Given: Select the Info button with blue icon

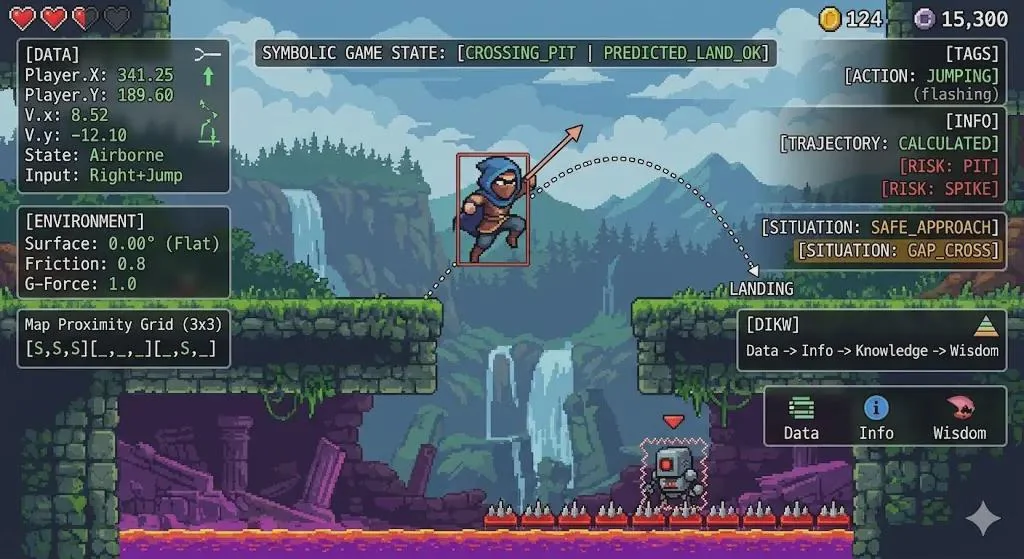Looking at the screenshot, I should pos(876,417).
